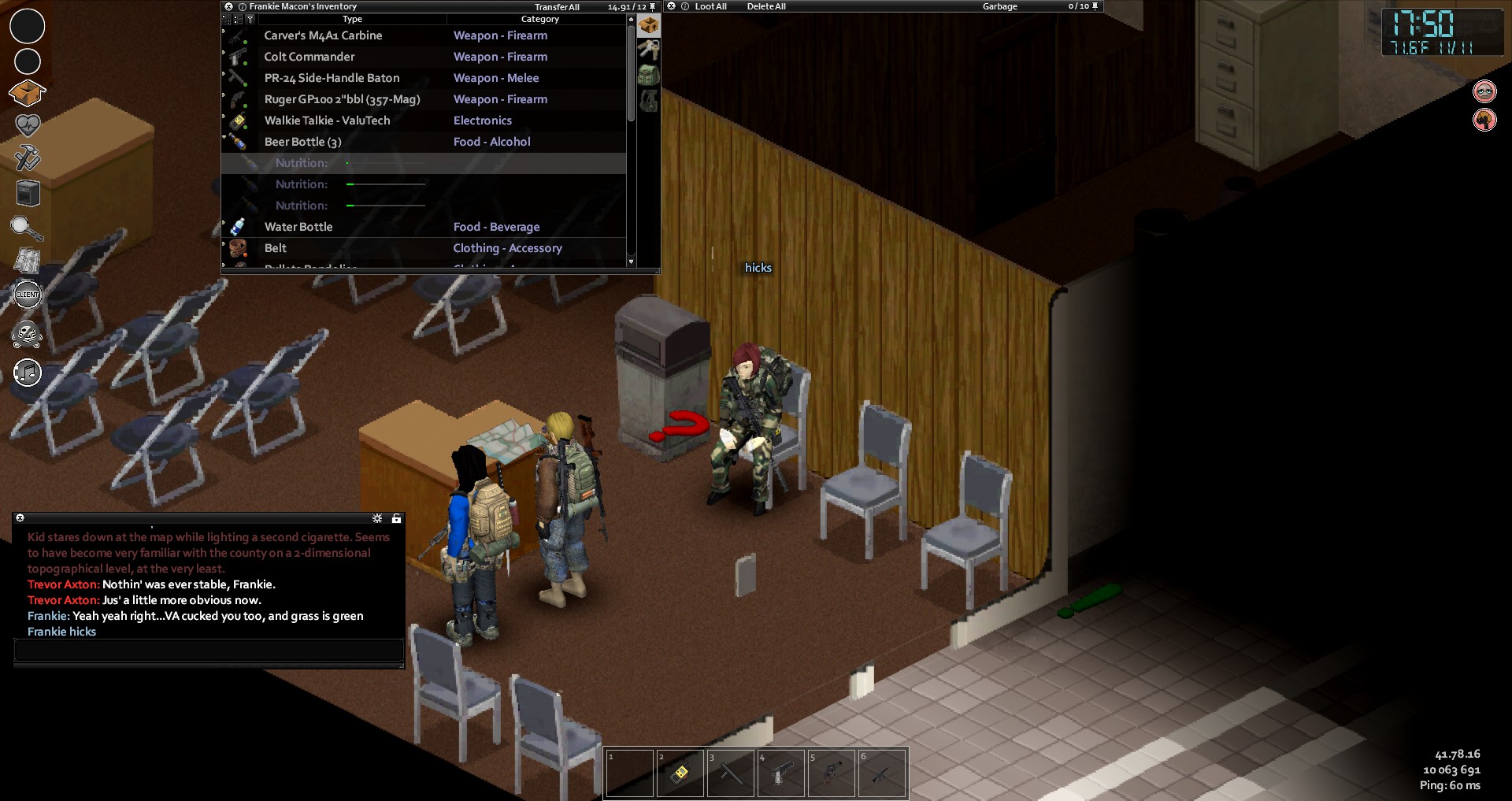Select the Colt Commander row

pos(309,57)
